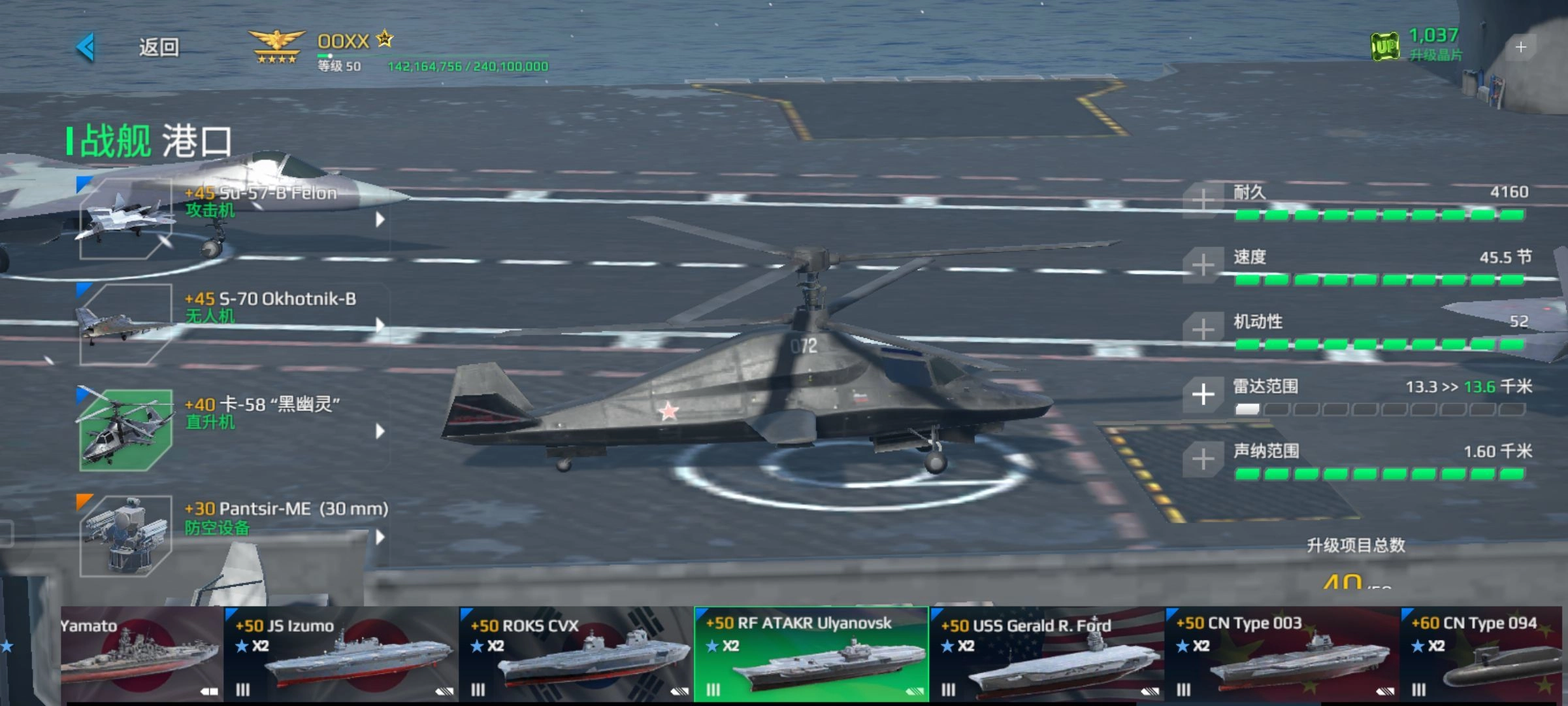
Task: Upgrade 耐久 durability with its plus button
Action: point(1203,200)
